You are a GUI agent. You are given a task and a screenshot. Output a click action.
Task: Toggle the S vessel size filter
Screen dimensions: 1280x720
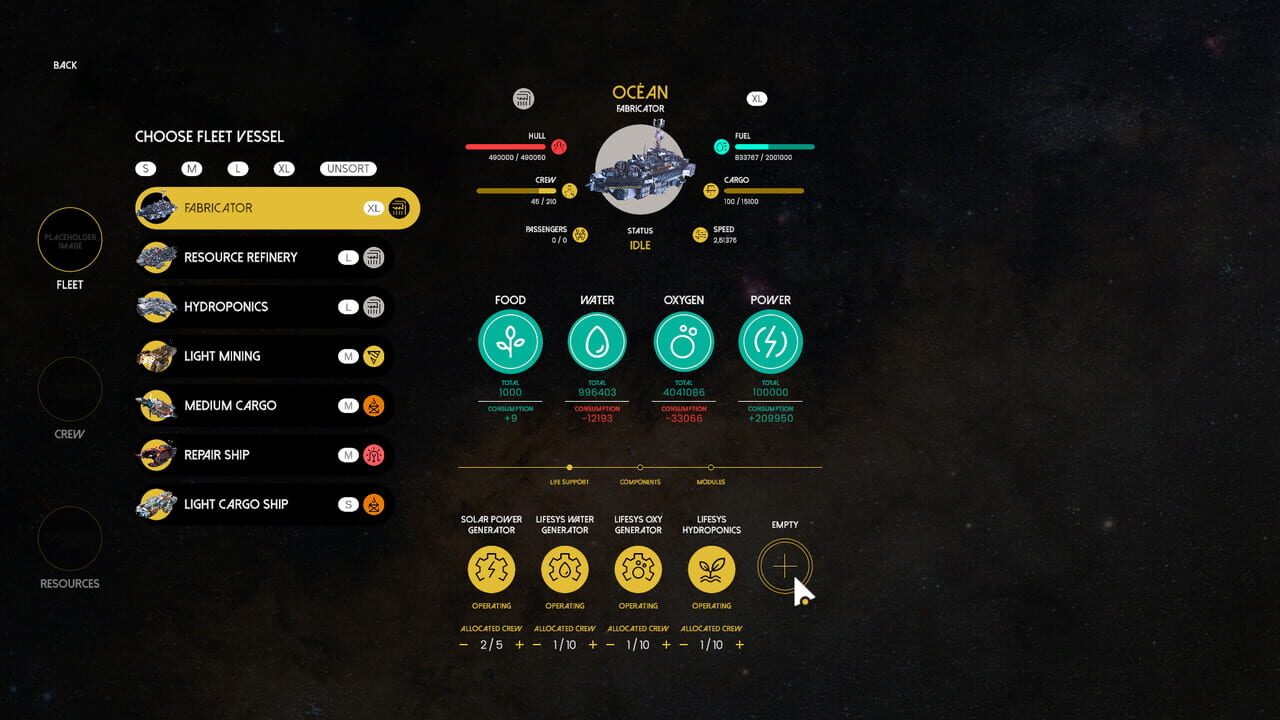click(x=146, y=168)
